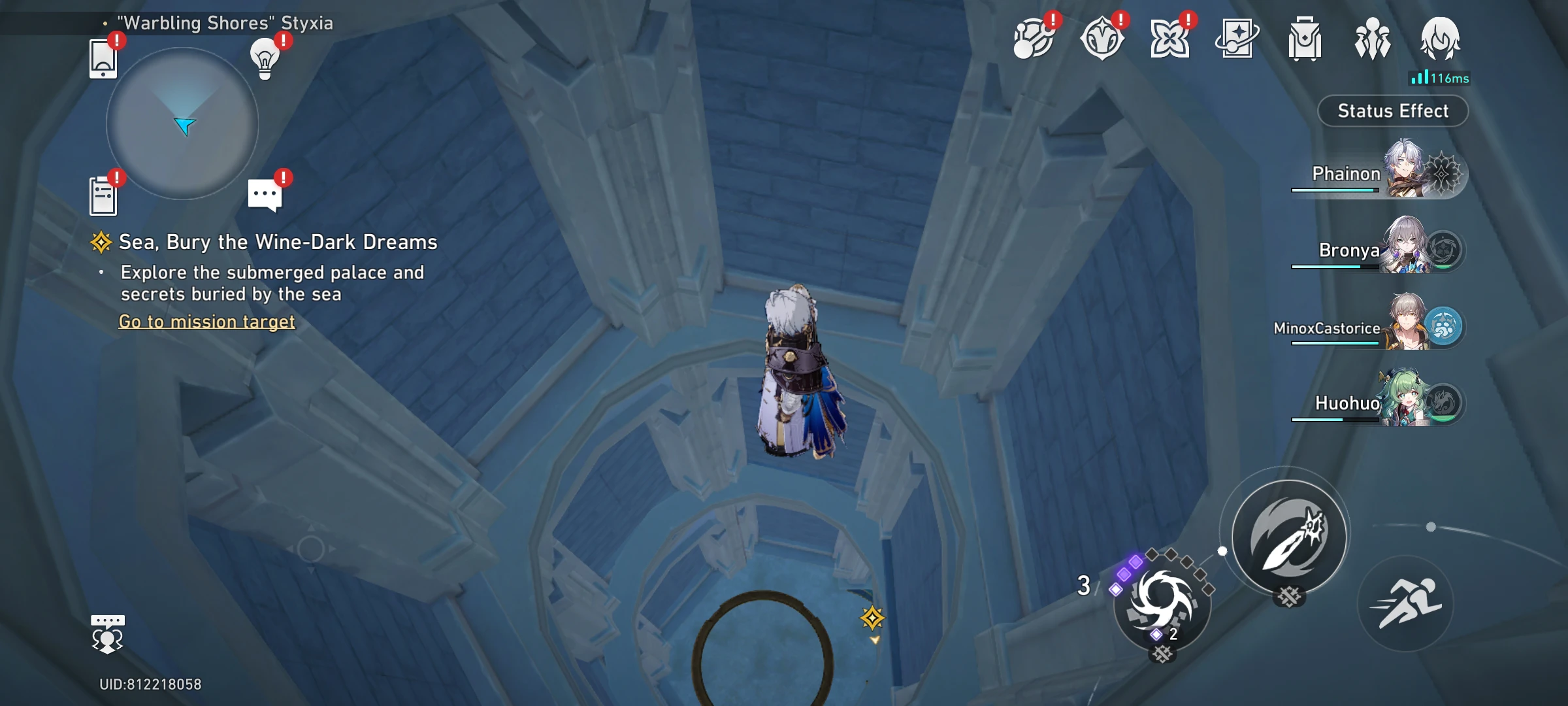1568x706 pixels.
Task: Tap the leftmost top-right icon with alert badge
Action: click(x=1034, y=39)
